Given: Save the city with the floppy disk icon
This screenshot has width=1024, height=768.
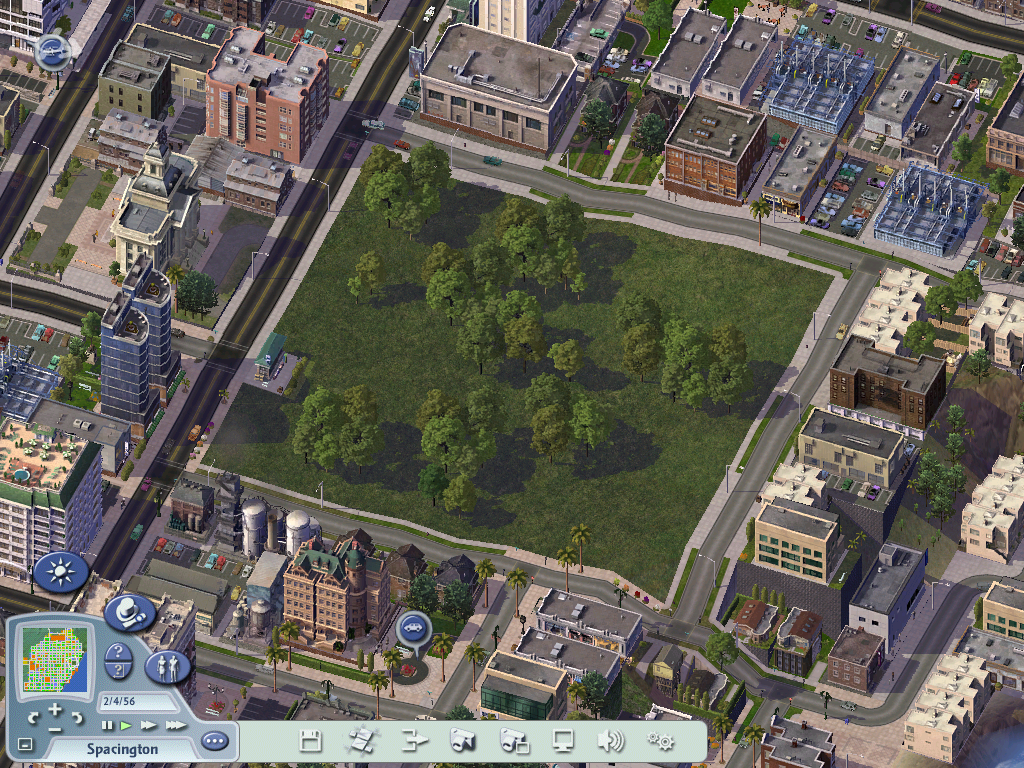Looking at the screenshot, I should pyautogui.click(x=311, y=741).
